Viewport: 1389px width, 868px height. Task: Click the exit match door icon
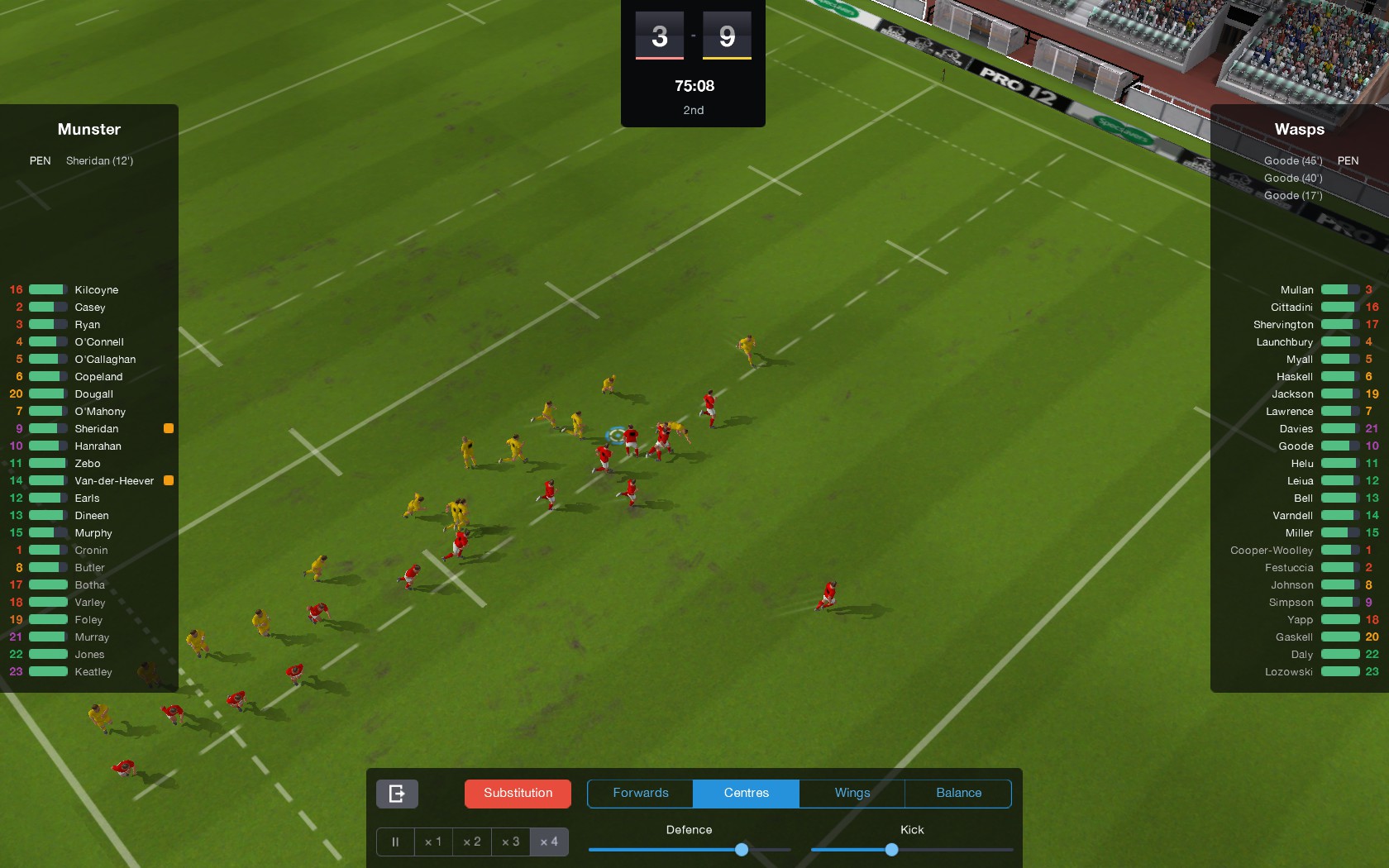coord(397,794)
